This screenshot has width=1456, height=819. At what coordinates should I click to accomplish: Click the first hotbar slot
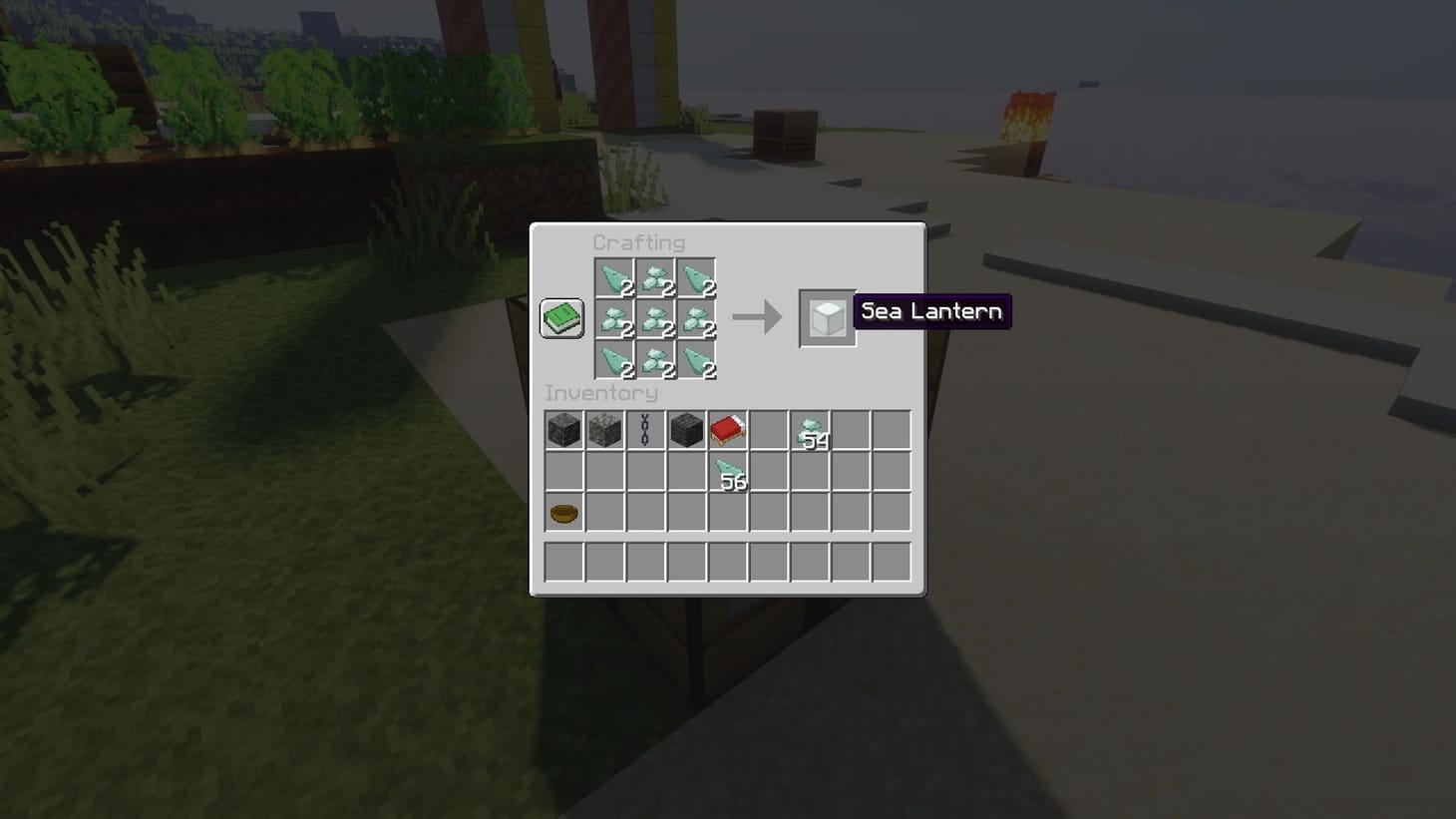pyautogui.click(x=564, y=563)
